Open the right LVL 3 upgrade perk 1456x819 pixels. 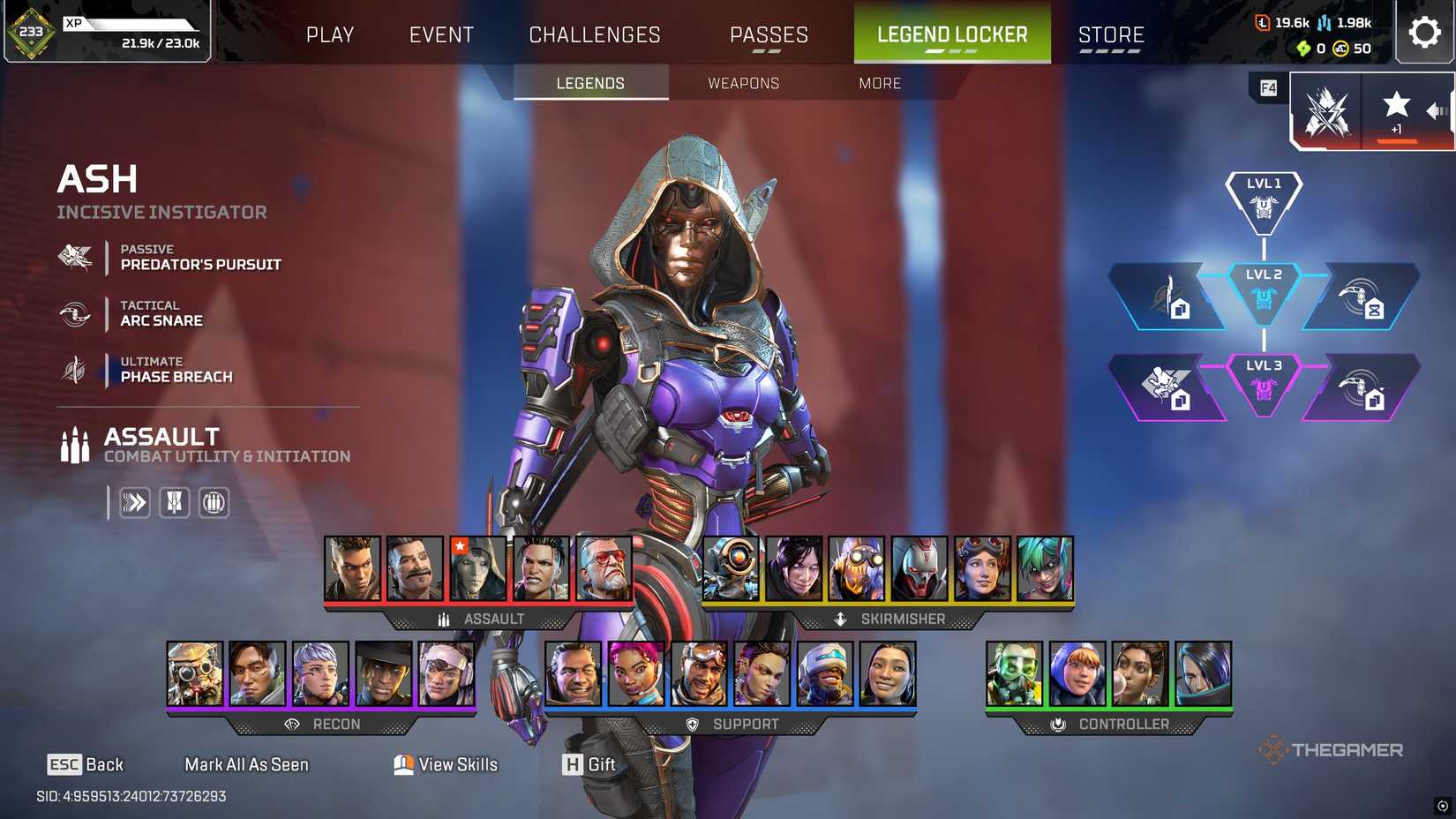pos(1363,388)
